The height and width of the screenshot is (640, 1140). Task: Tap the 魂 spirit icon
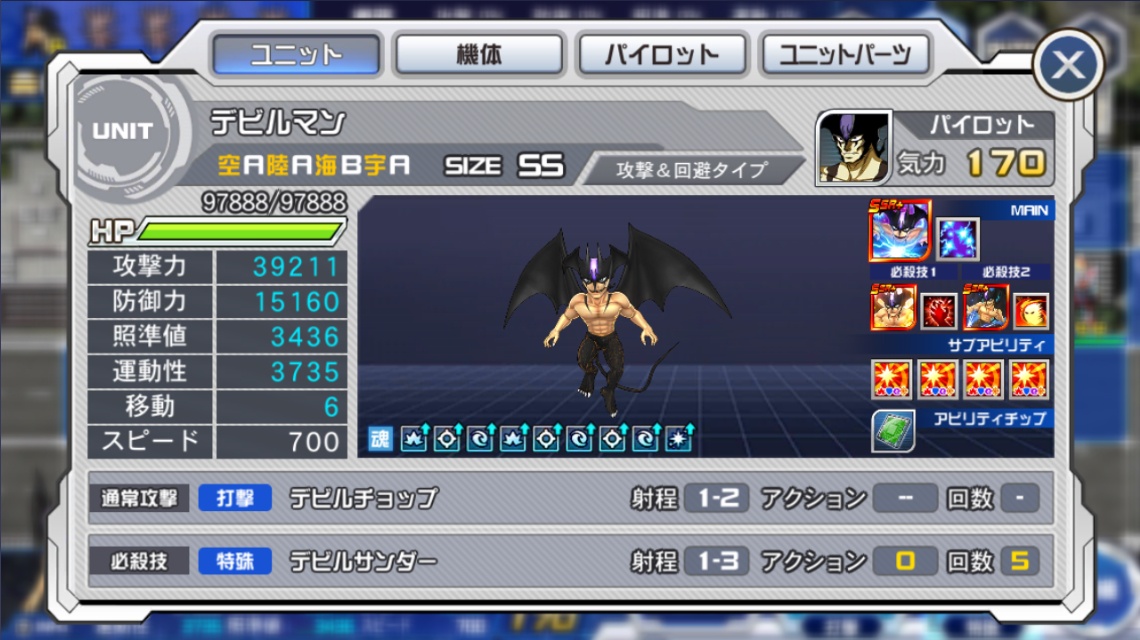(380, 438)
